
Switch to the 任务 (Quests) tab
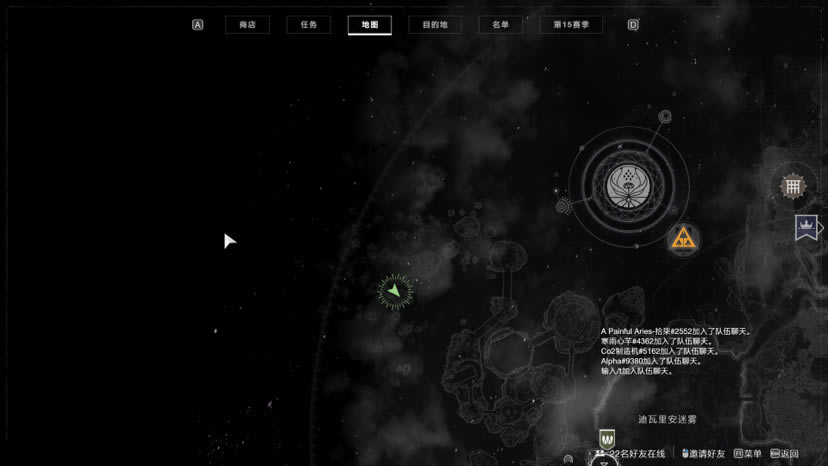(x=308, y=25)
